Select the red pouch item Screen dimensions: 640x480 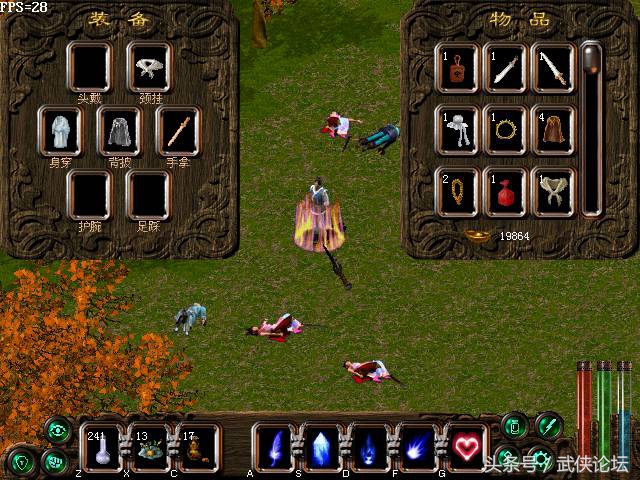pos(505,191)
